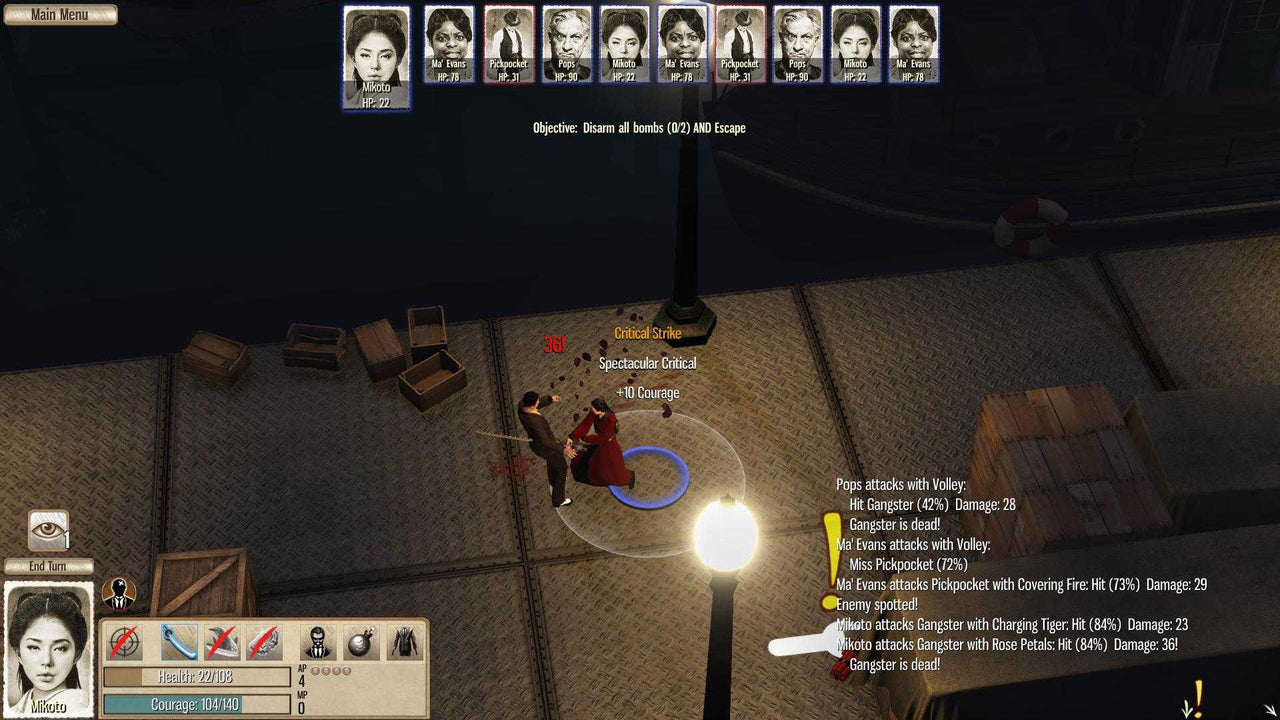Select the blue knife melee ability
The width and height of the screenshot is (1280, 720).
click(178, 640)
